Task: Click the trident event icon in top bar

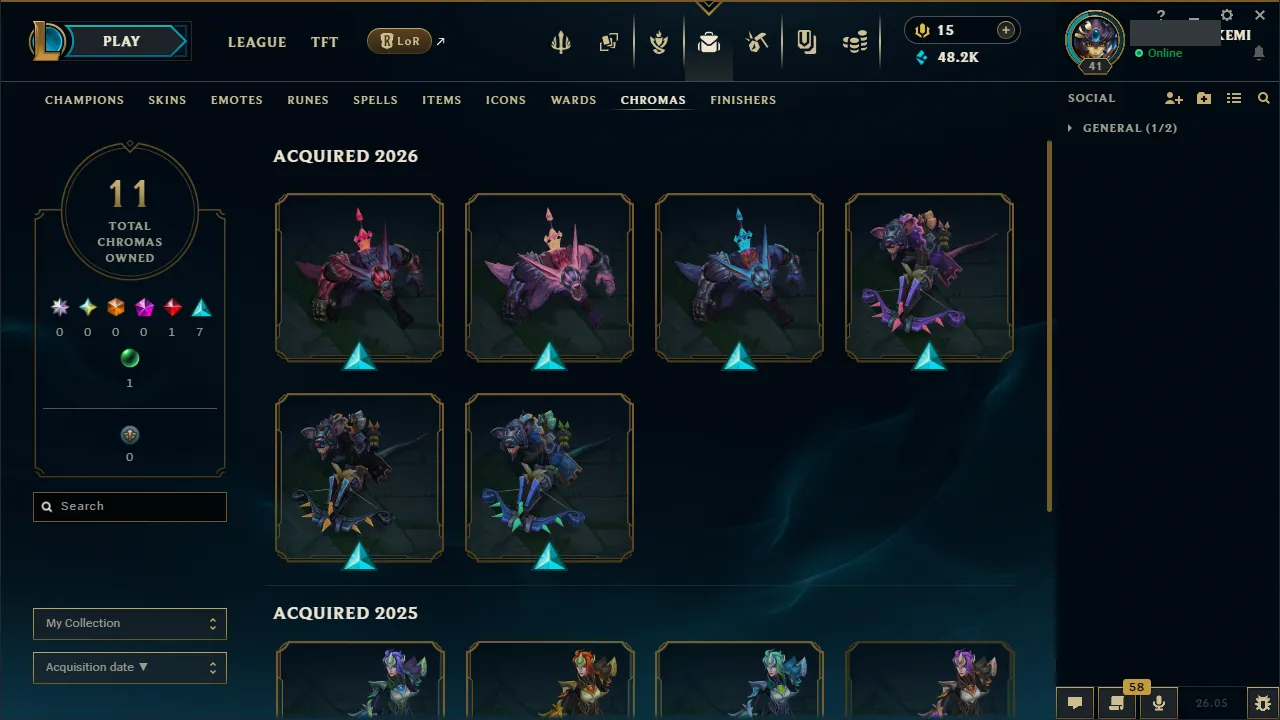Action: (561, 41)
